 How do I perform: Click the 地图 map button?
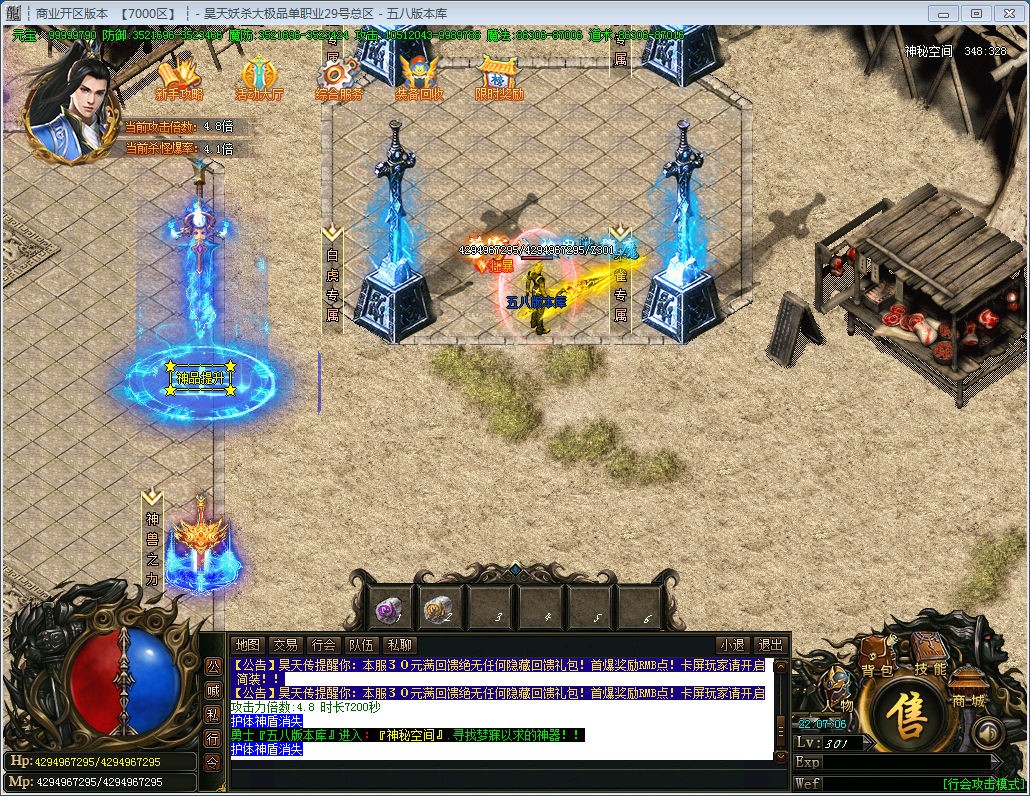point(247,645)
